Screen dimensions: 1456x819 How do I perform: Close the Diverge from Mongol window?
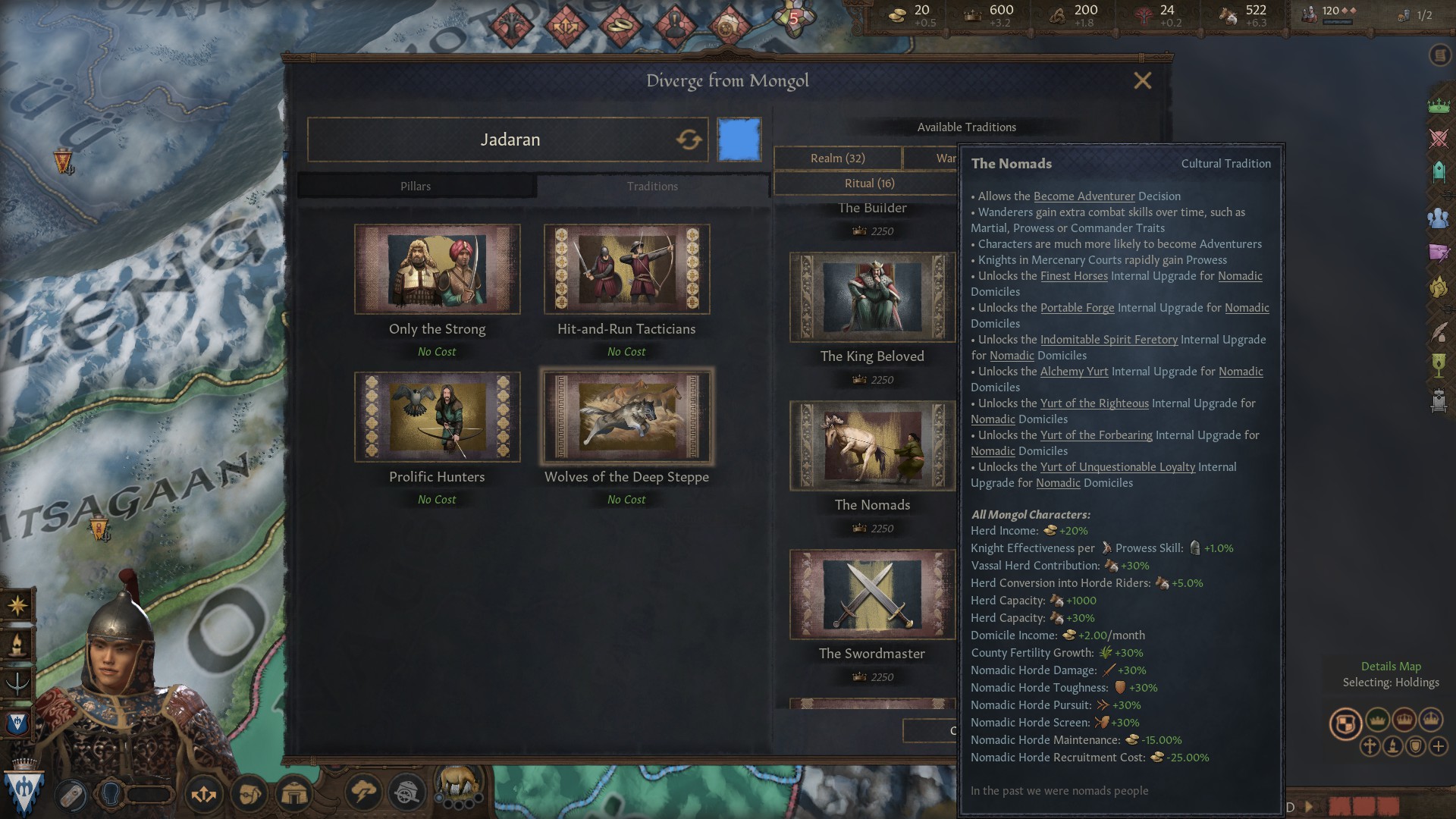point(1142,81)
